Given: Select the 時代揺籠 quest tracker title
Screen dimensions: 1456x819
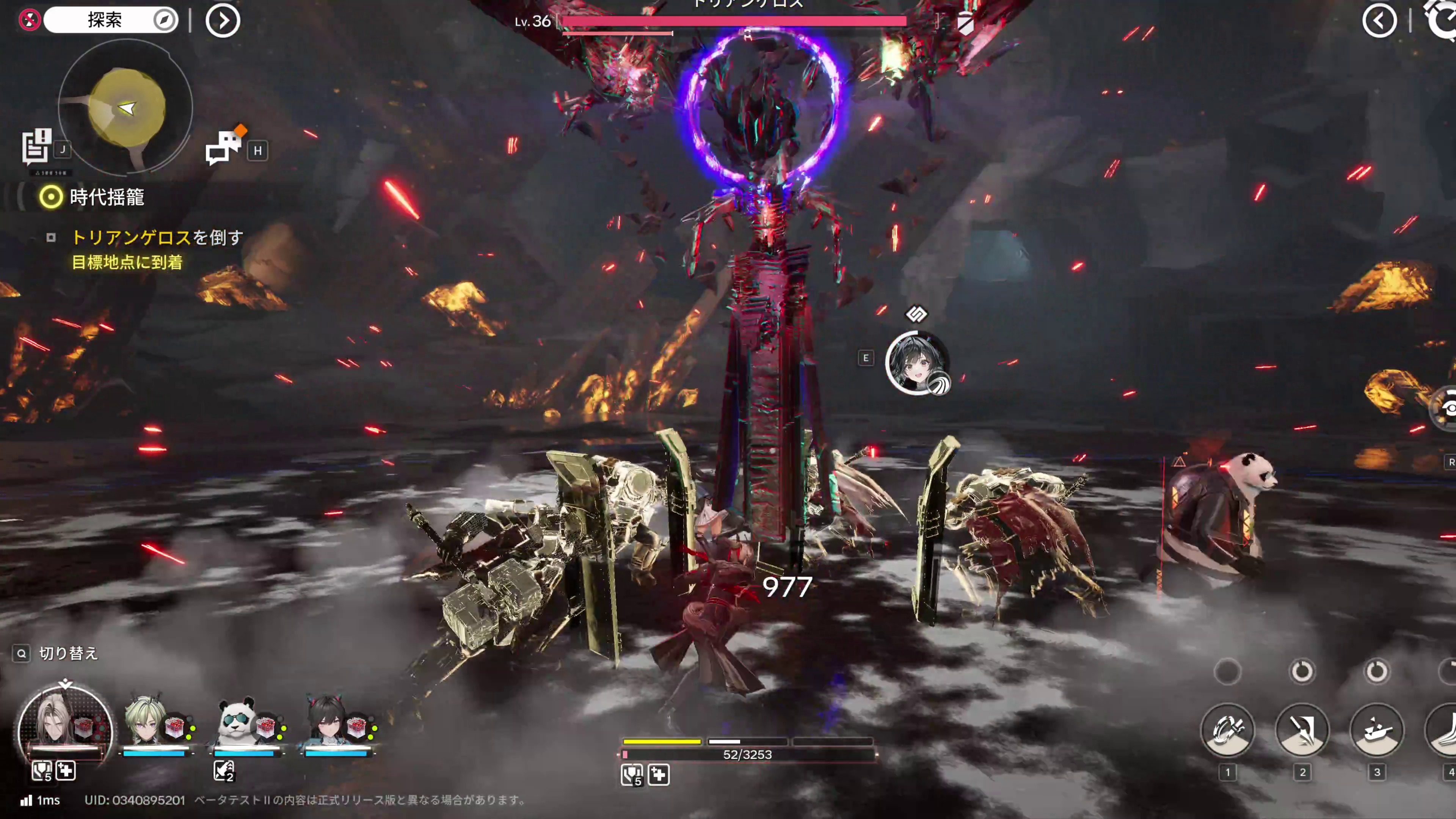Looking at the screenshot, I should [x=107, y=197].
